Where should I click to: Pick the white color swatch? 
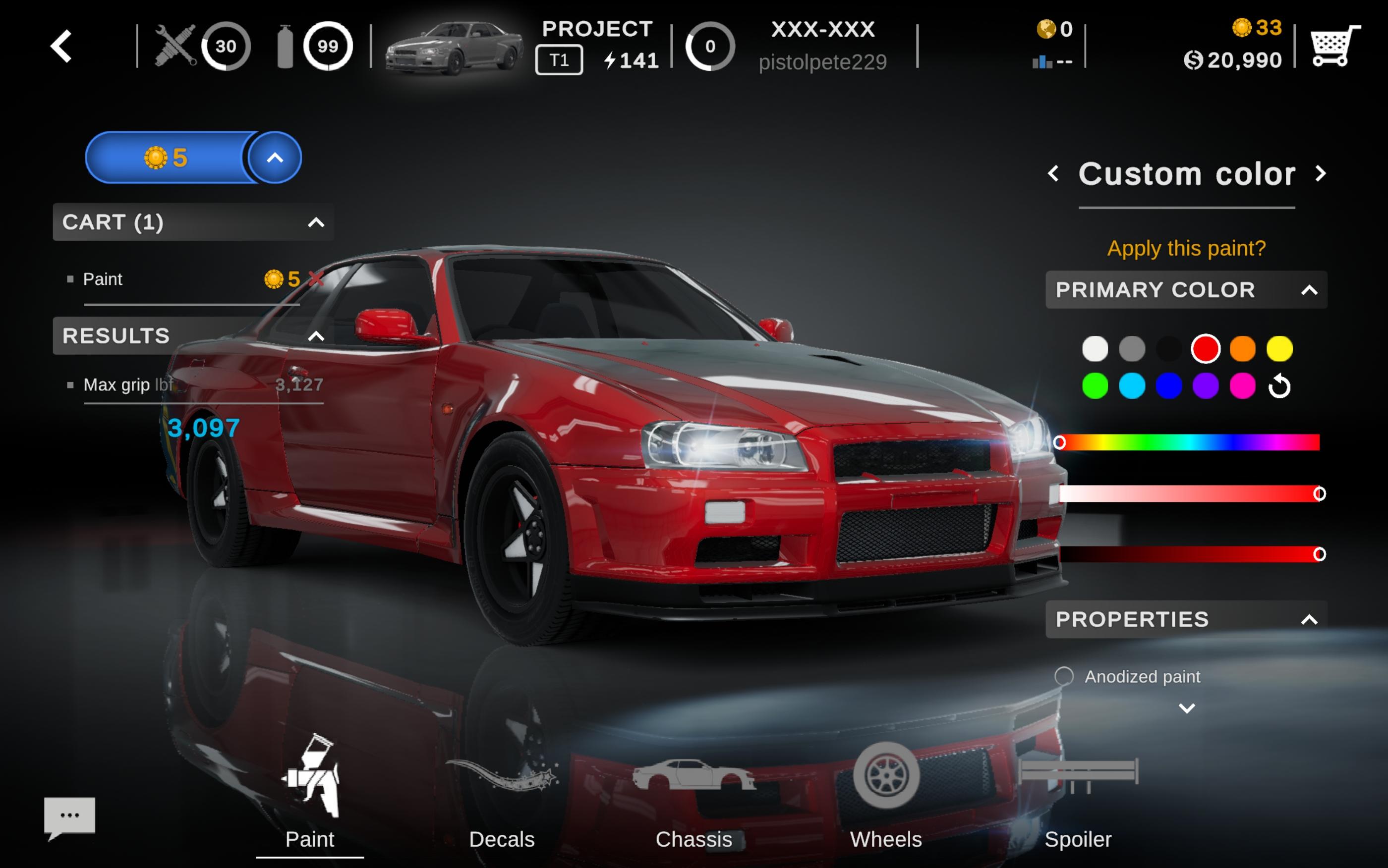click(x=1095, y=349)
